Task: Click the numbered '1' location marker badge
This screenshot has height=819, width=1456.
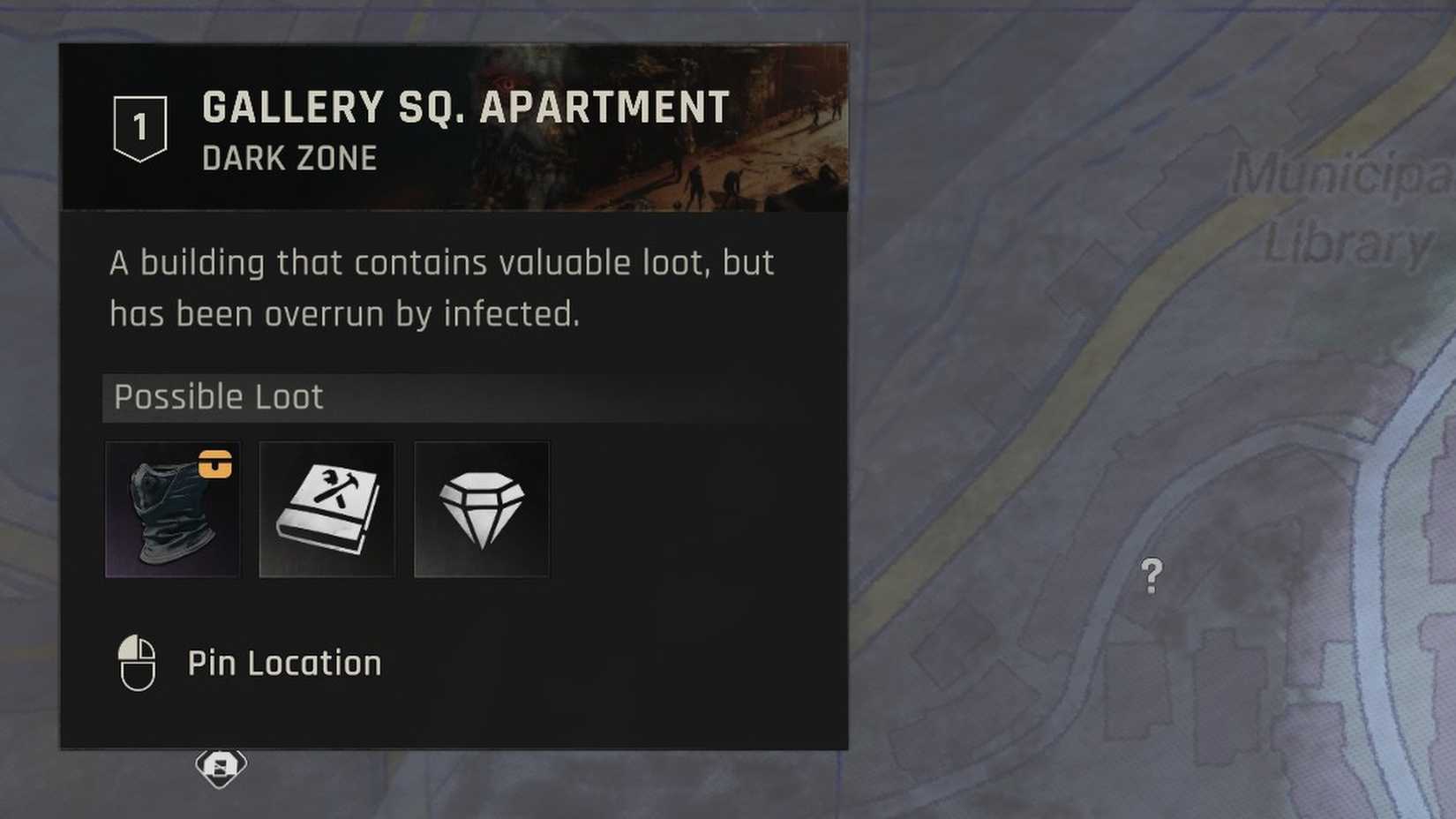Action: click(x=139, y=126)
